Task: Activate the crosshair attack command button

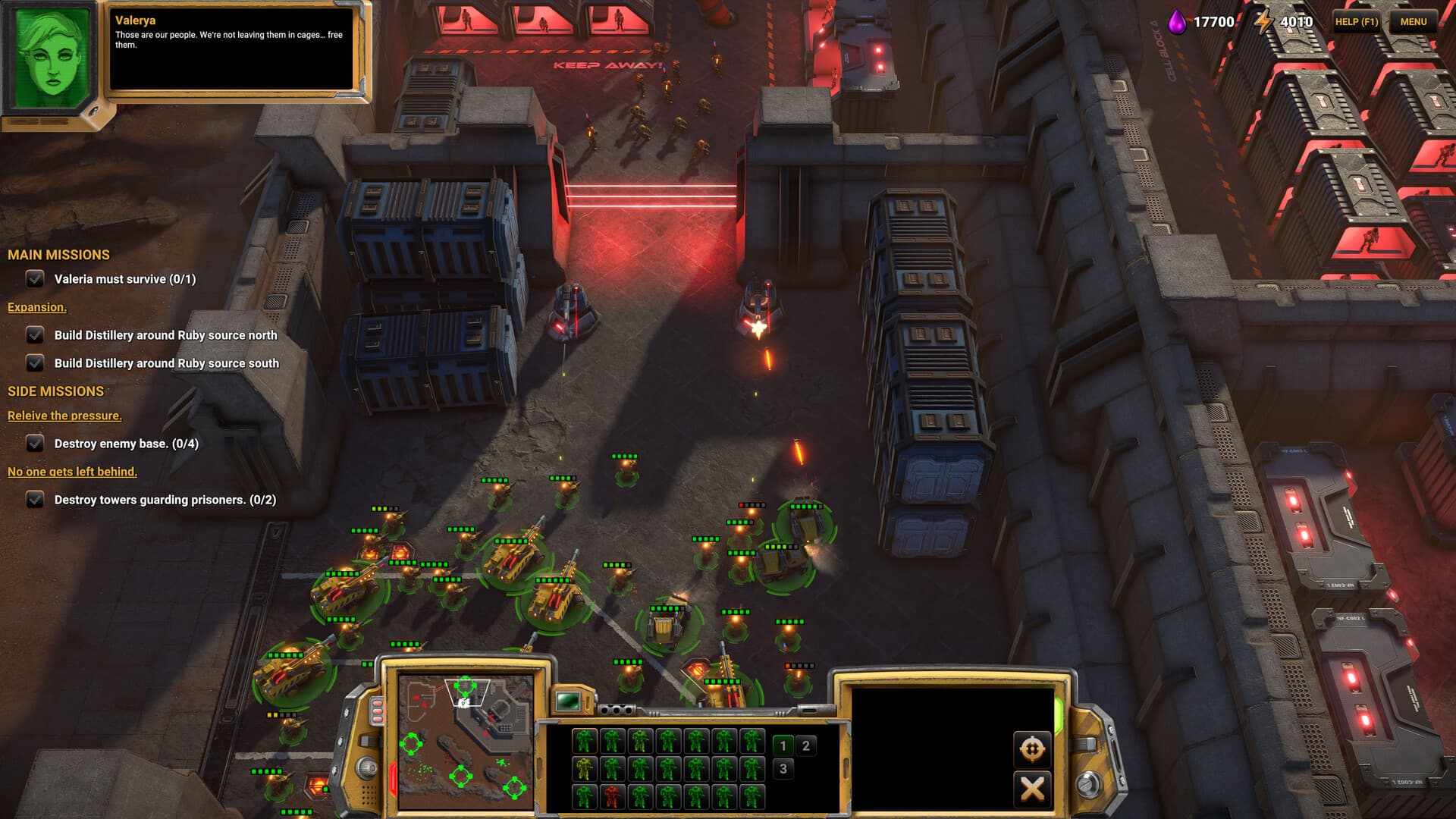Action: pyautogui.click(x=1031, y=749)
